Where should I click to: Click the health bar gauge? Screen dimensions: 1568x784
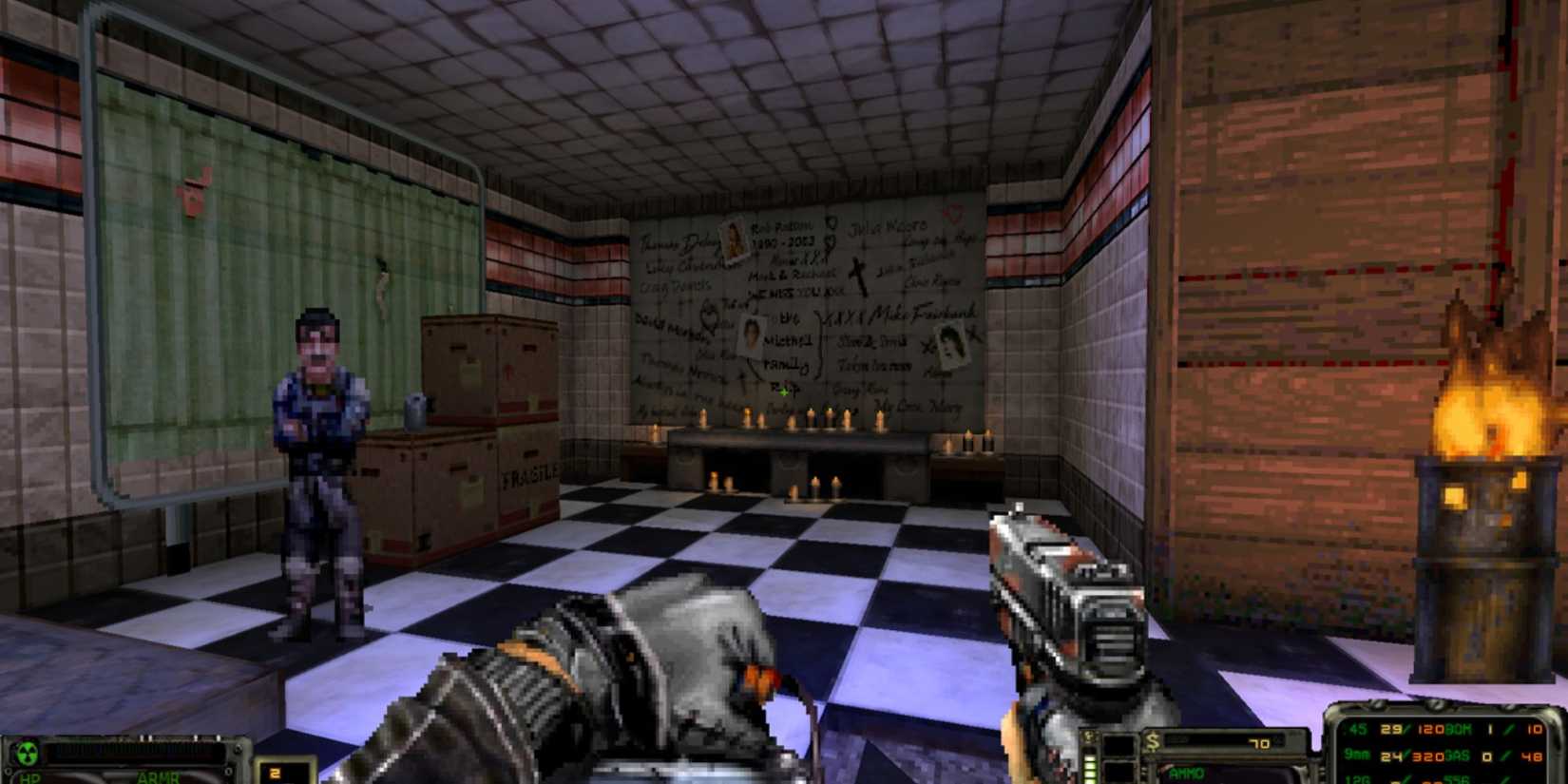(133, 754)
